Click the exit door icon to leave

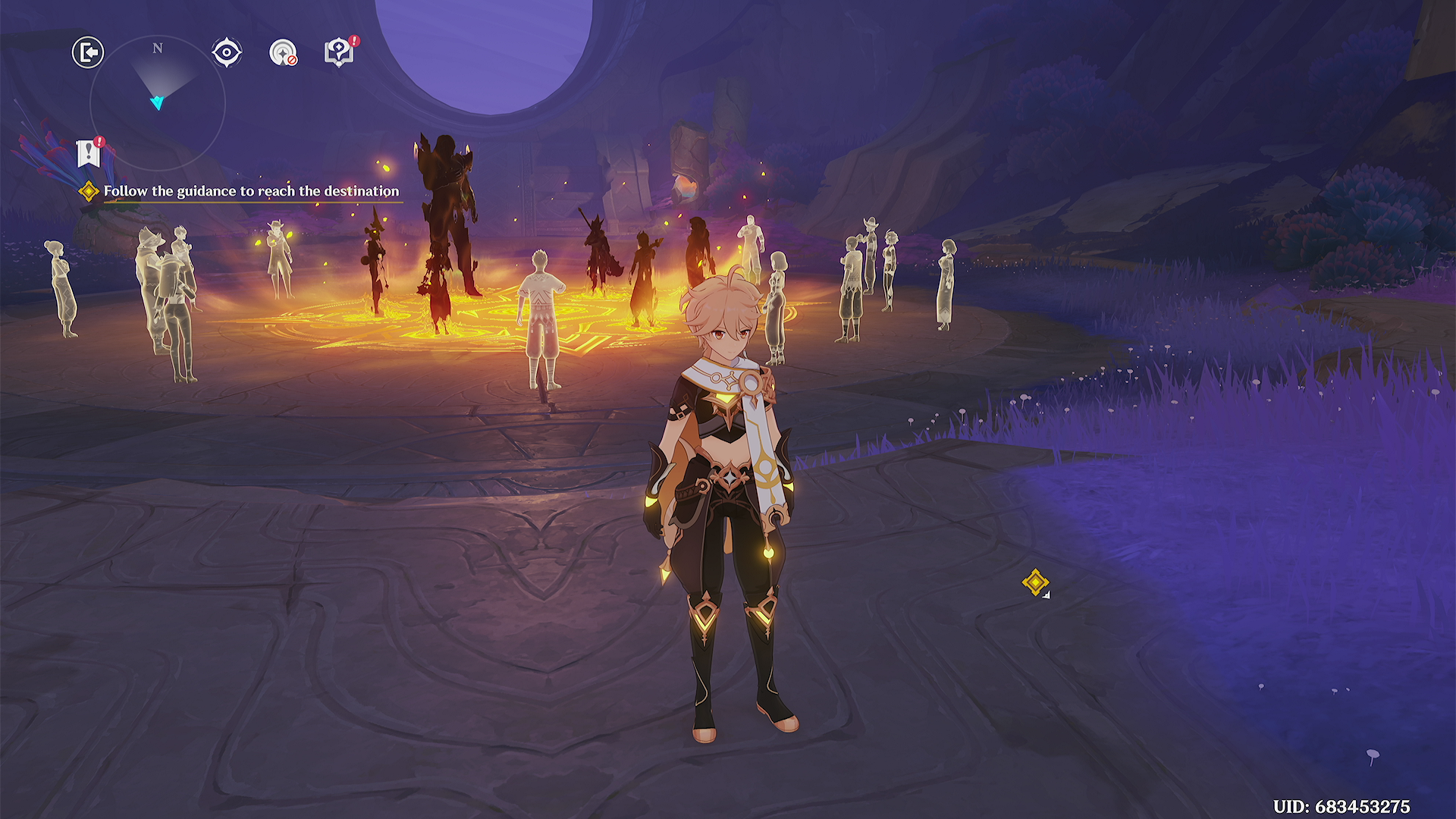88,53
